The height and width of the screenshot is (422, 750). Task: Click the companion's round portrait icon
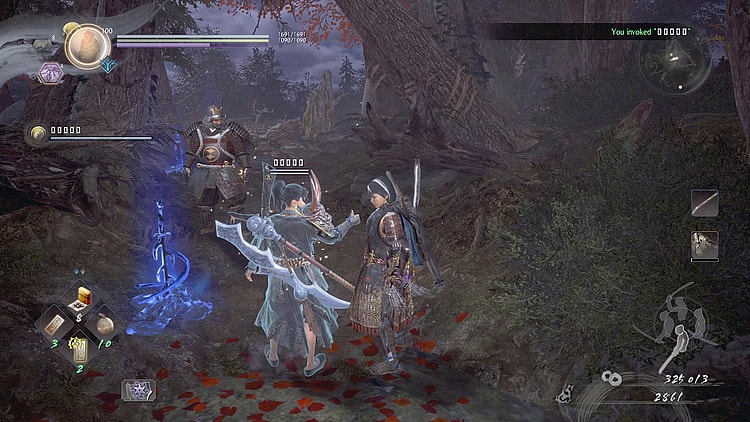[x=37, y=133]
